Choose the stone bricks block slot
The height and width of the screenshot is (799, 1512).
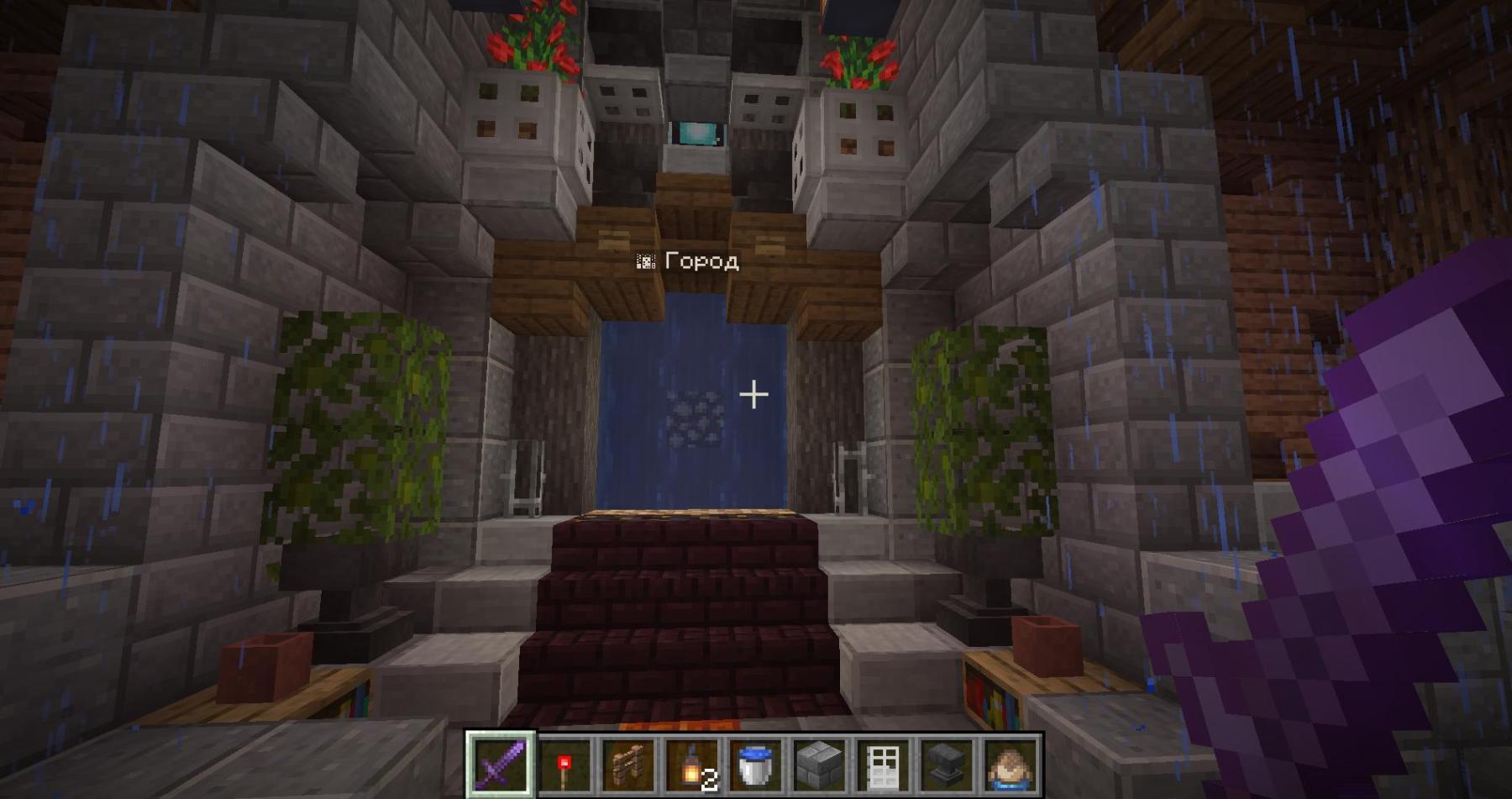click(x=818, y=765)
